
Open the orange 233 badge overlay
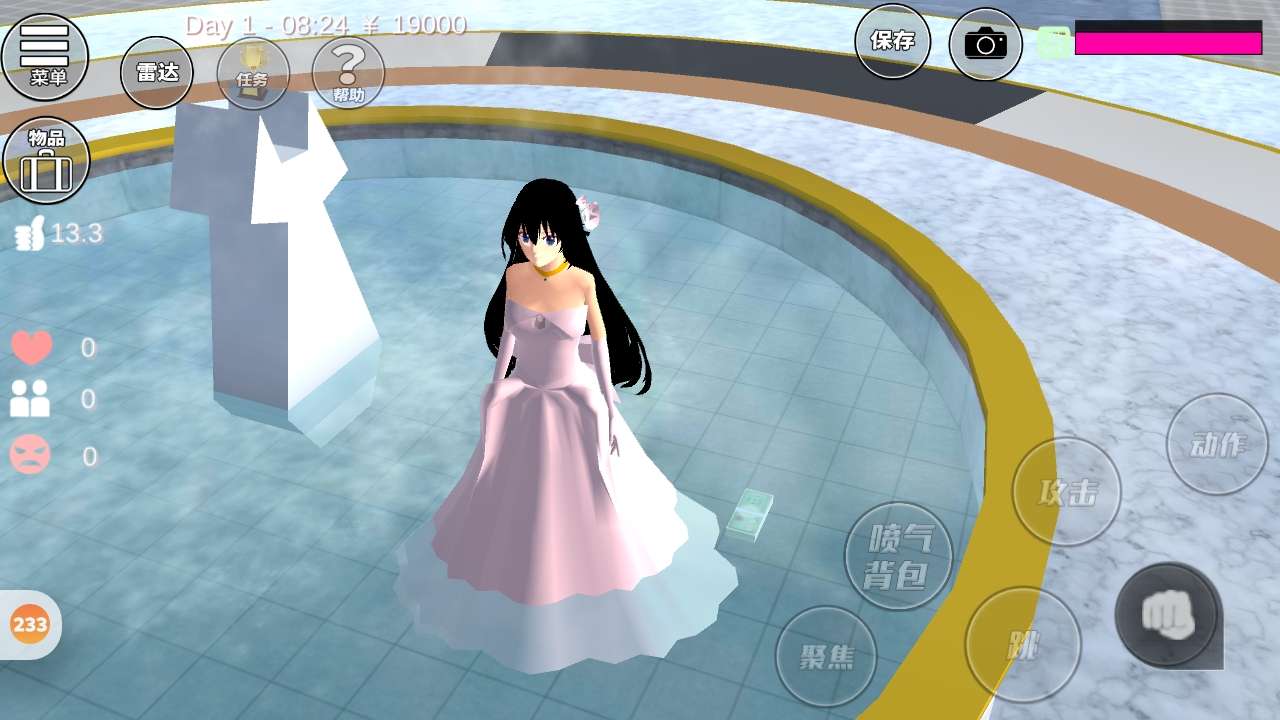point(30,625)
